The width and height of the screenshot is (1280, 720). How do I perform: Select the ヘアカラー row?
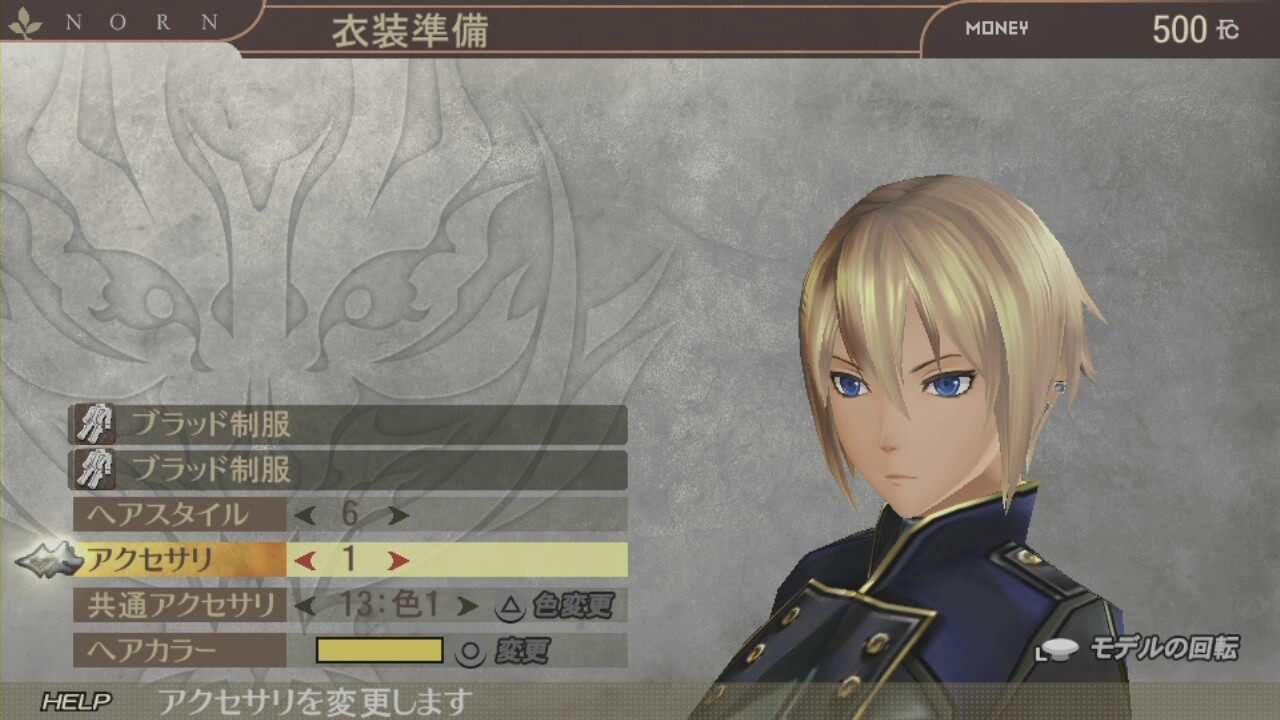coord(150,651)
